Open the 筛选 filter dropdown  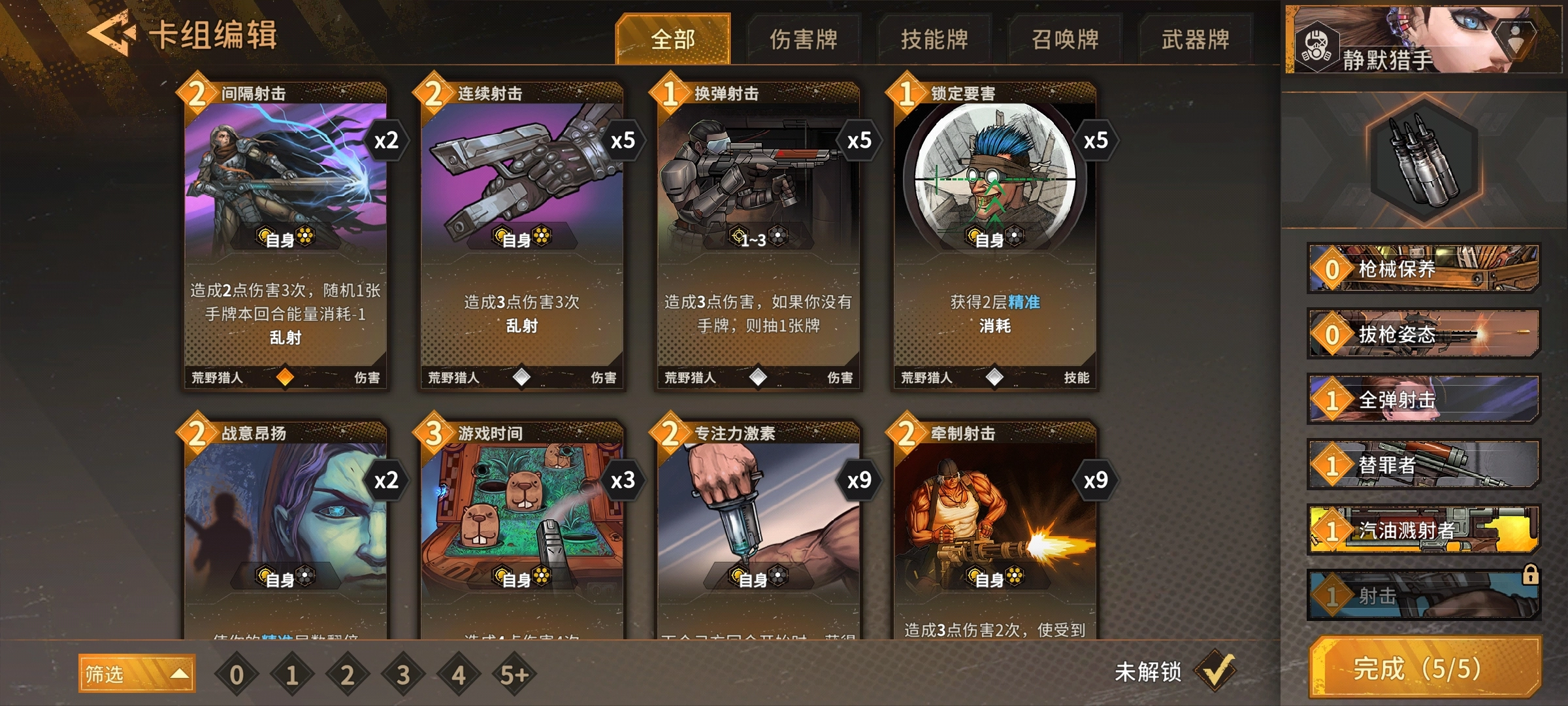[137, 673]
